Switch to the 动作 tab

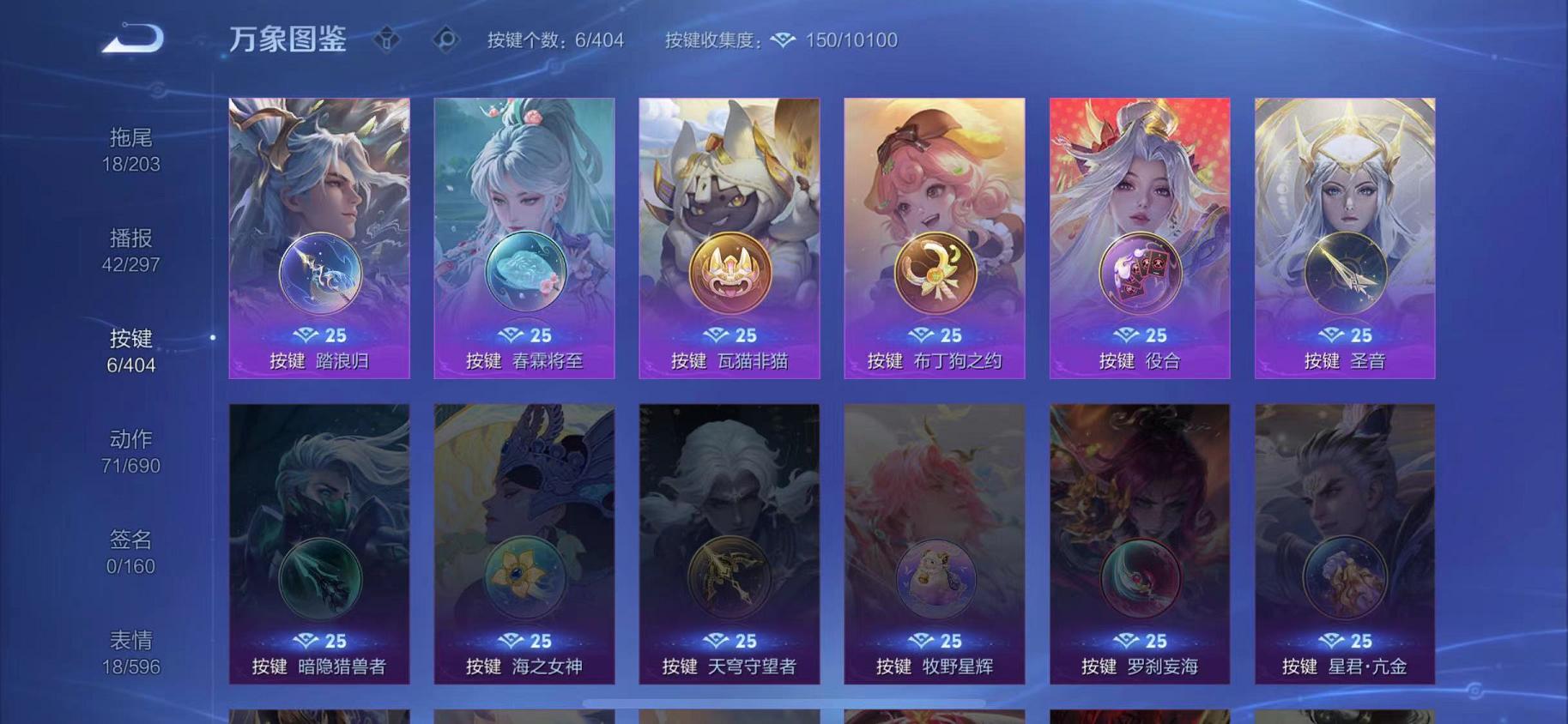tap(135, 452)
